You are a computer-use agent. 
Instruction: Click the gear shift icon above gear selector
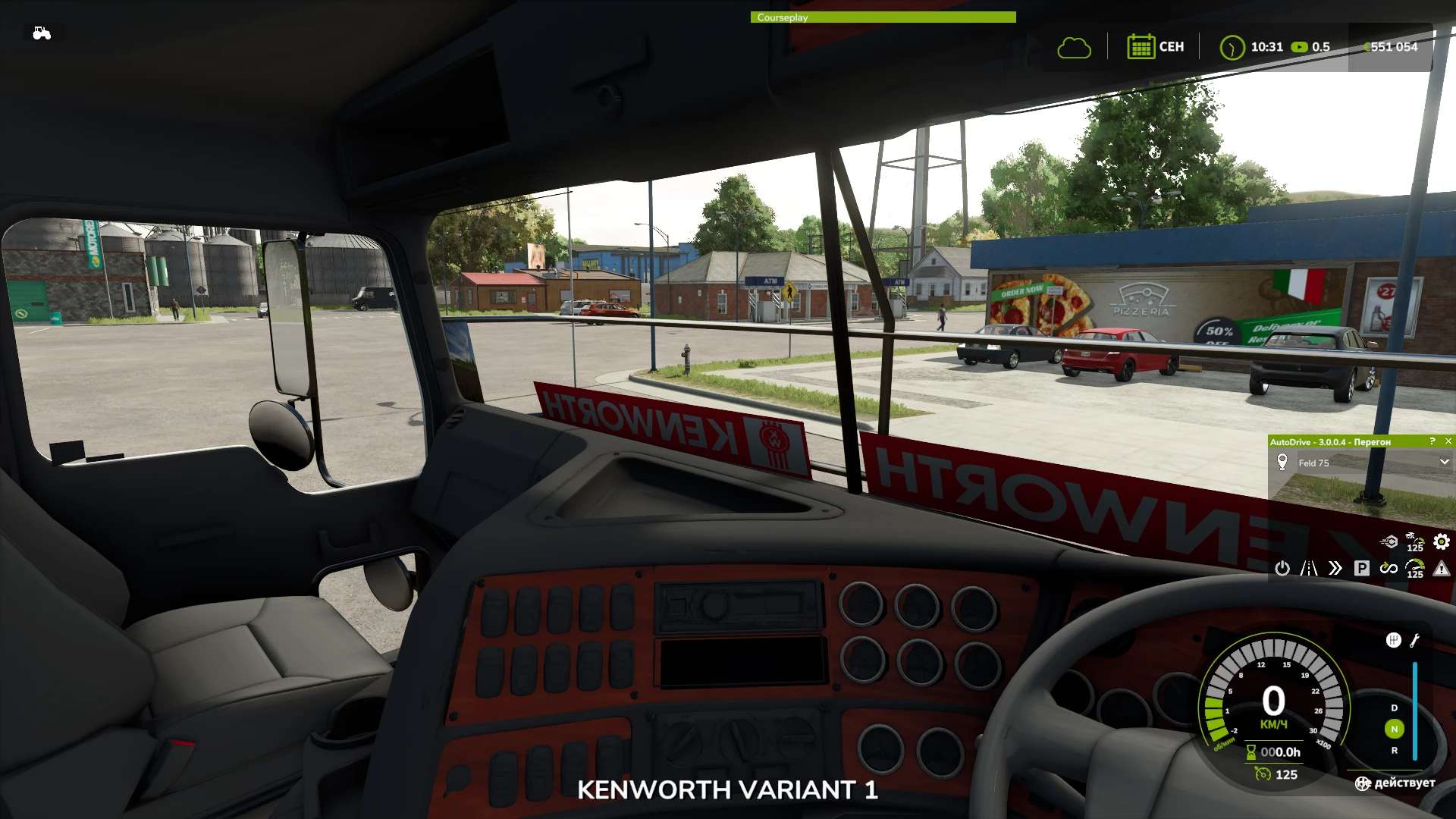[x=1393, y=640]
